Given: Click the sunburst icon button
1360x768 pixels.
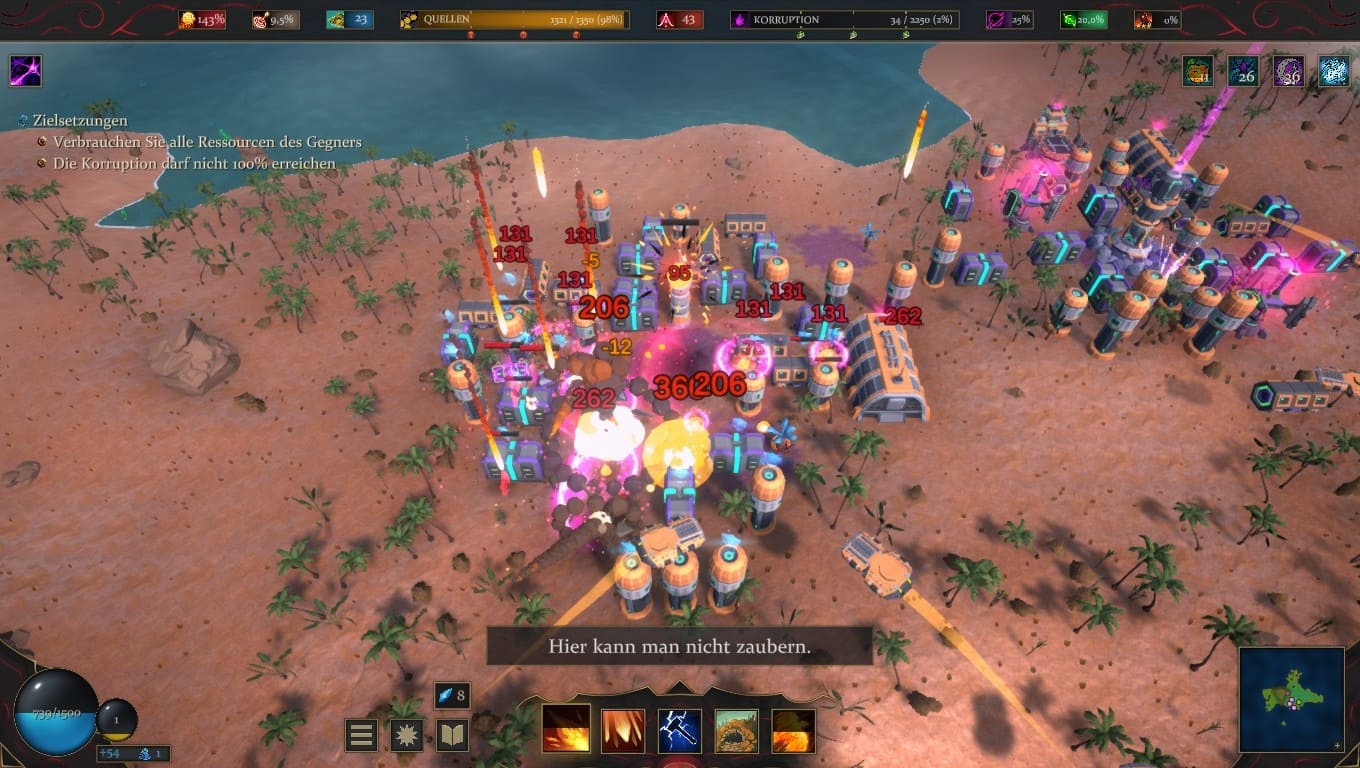Looking at the screenshot, I should pyautogui.click(x=407, y=735).
